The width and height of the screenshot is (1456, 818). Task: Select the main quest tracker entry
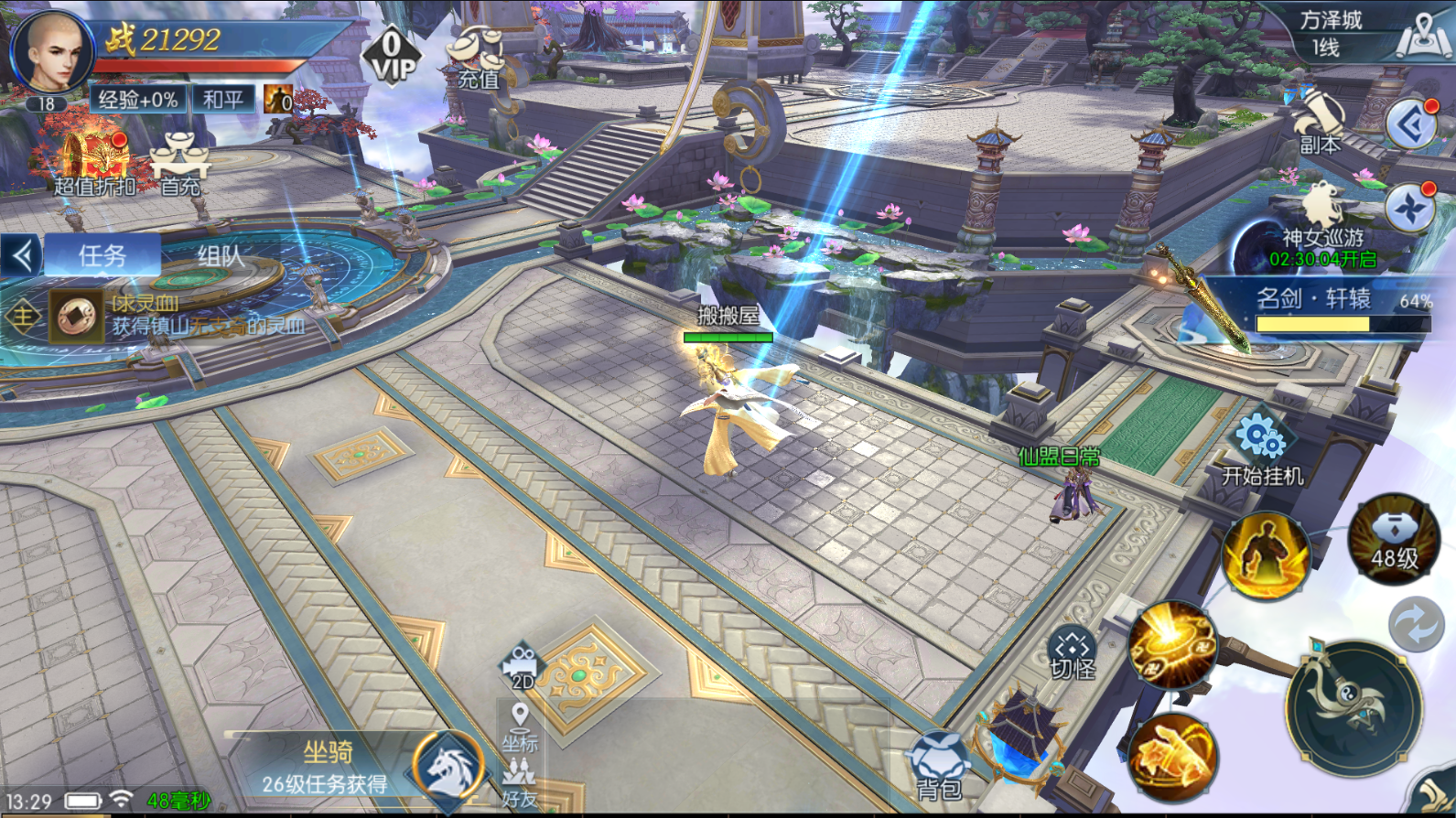coord(174,316)
